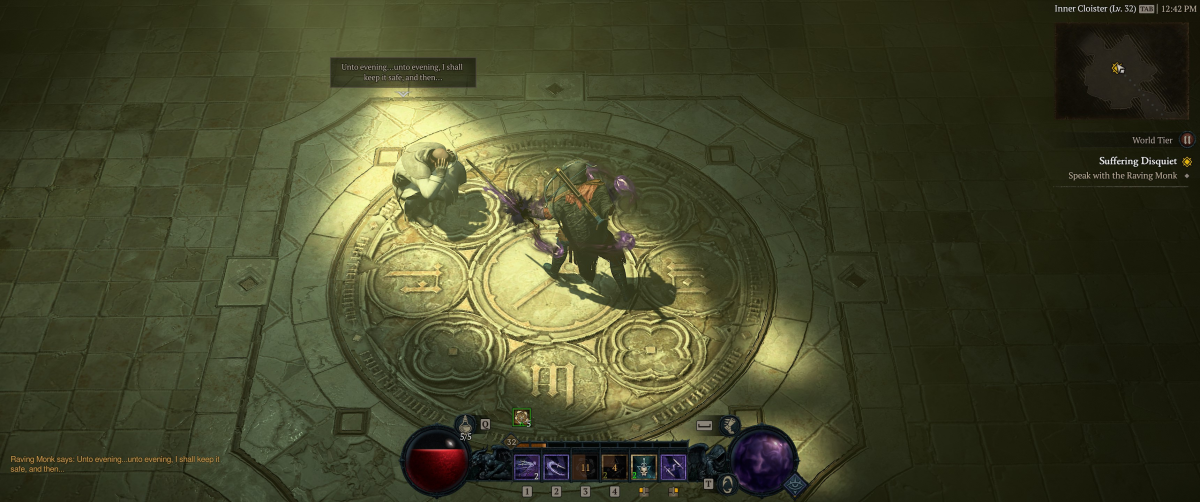Select the skill on cooldown showing 4
The height and width of the screenshot is (502, 1200).
(x=614, y=466)
